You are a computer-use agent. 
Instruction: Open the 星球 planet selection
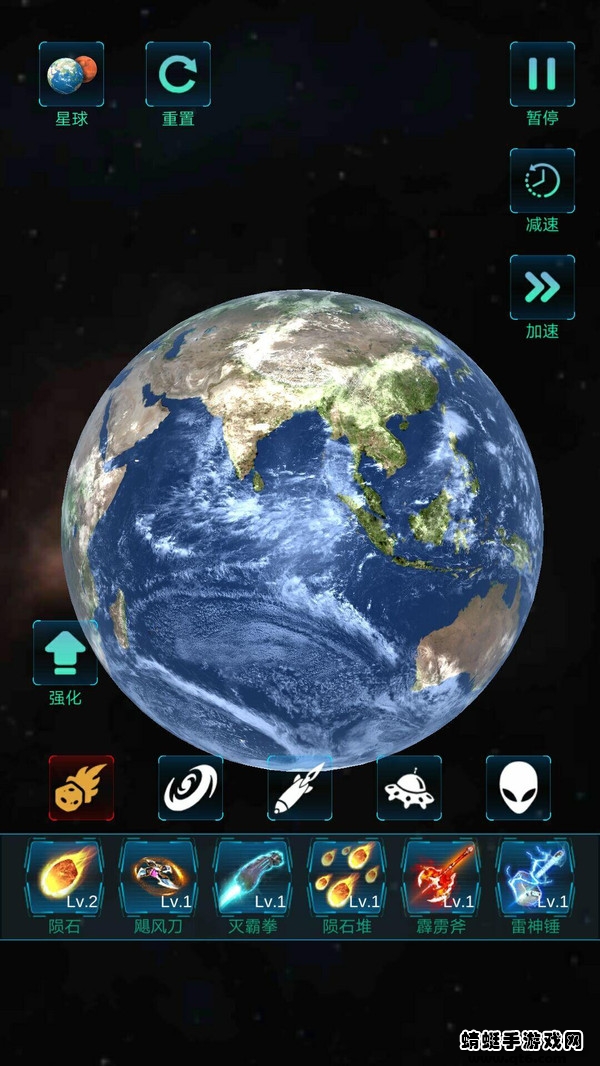point(71,74)
